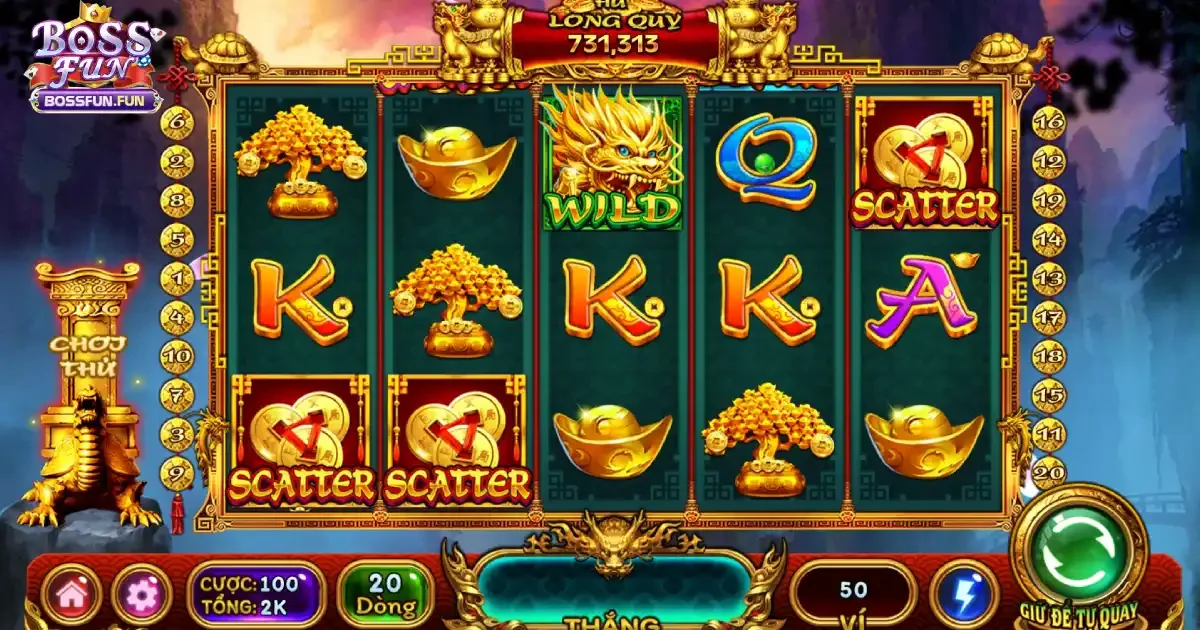Viewport: 1200px width, 630px height.
Task: Activate the lightning bolt turbo button
Action: [x=965, y=593]
